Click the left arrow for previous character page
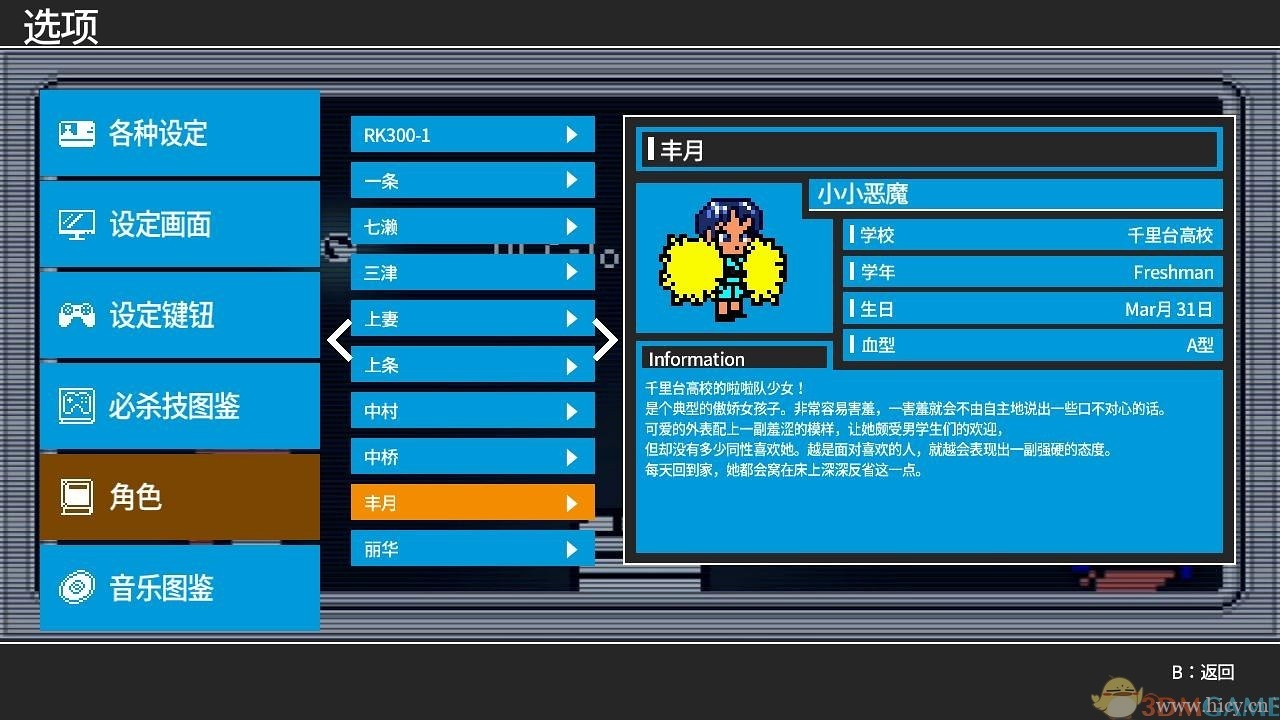Viewport: 1280px width, 720px height. (x=338, y=340)
